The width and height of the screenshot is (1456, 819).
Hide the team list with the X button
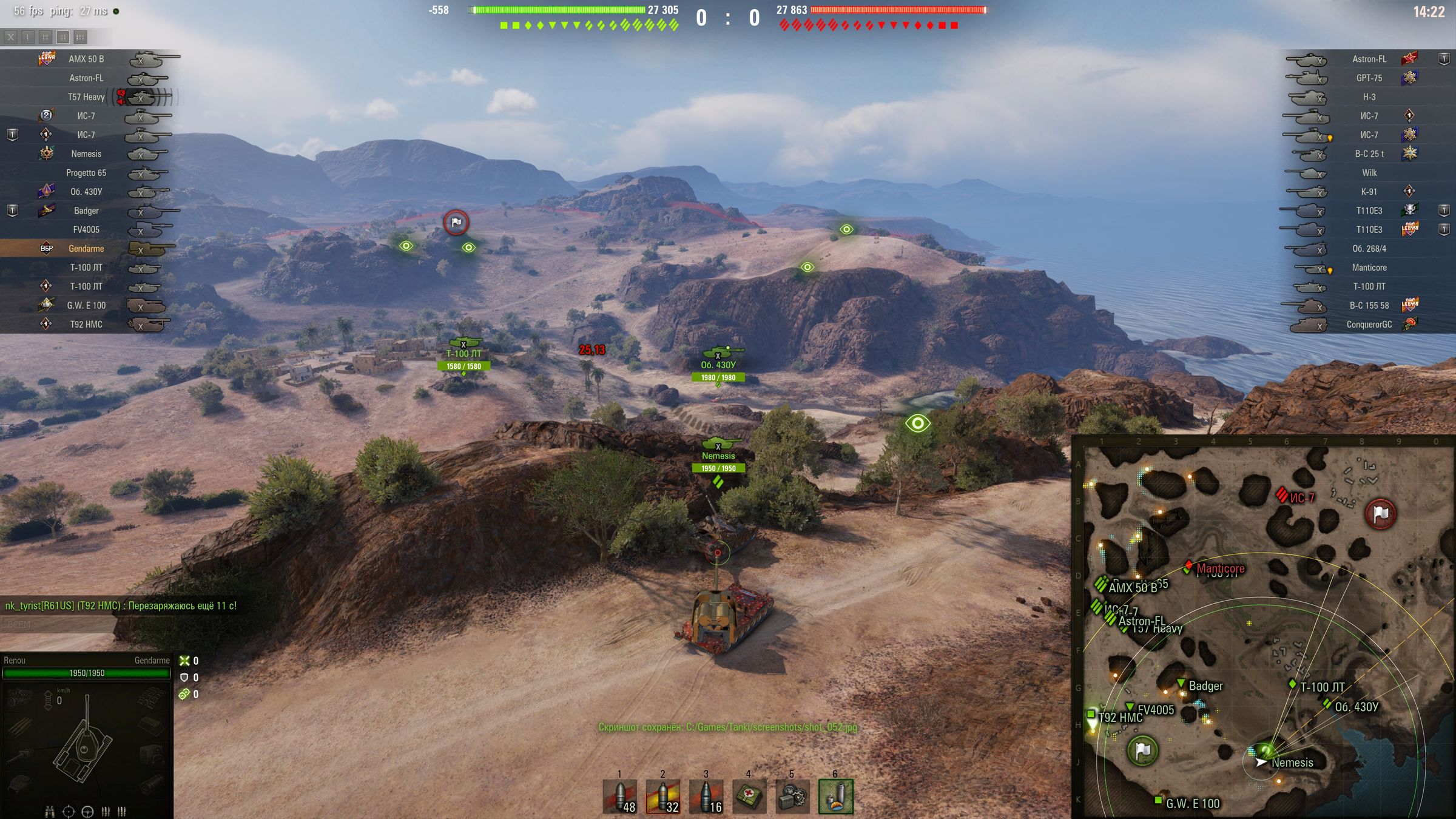(11, 38)
